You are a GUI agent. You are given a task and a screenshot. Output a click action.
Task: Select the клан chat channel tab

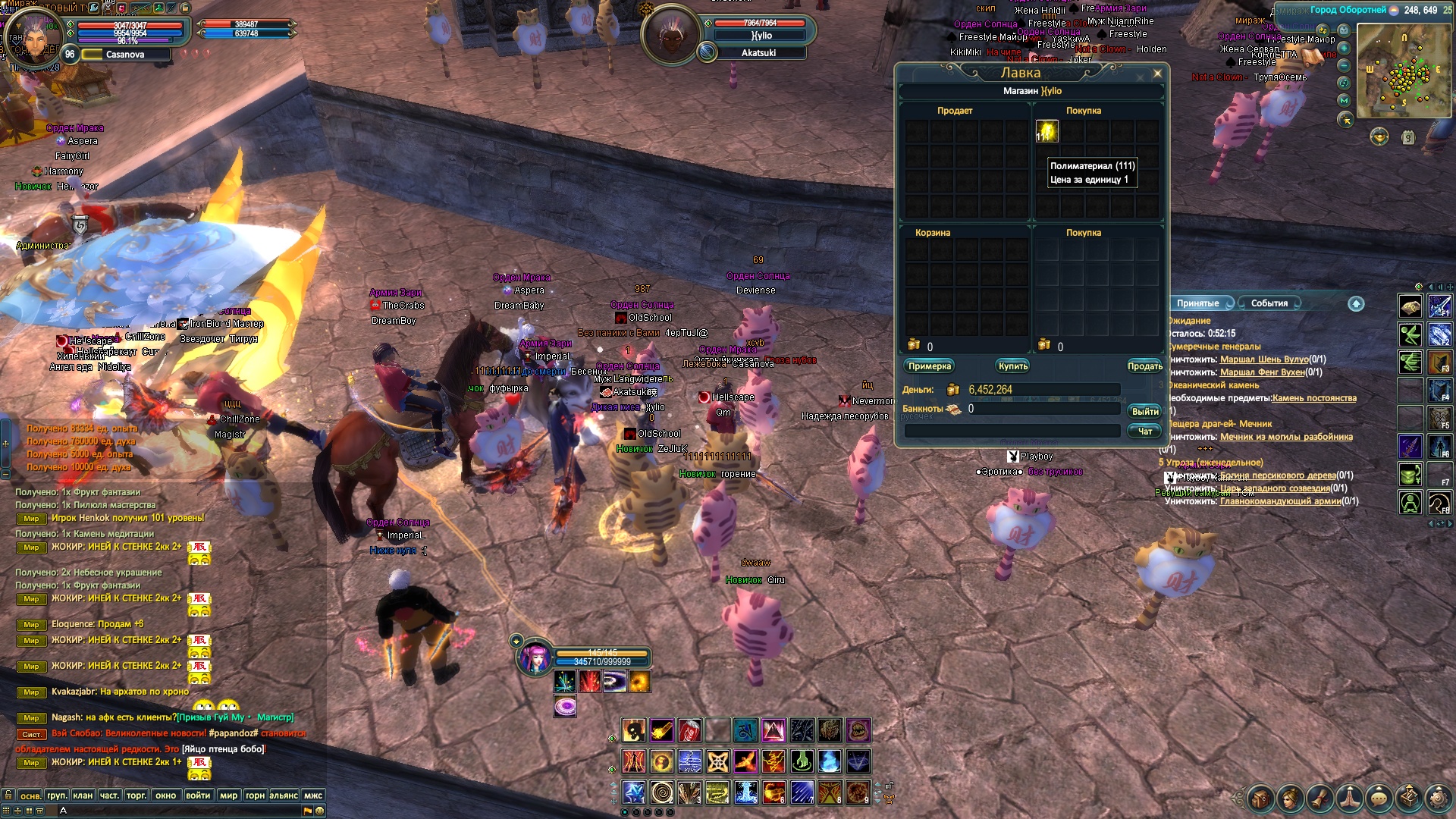point(83,795)
